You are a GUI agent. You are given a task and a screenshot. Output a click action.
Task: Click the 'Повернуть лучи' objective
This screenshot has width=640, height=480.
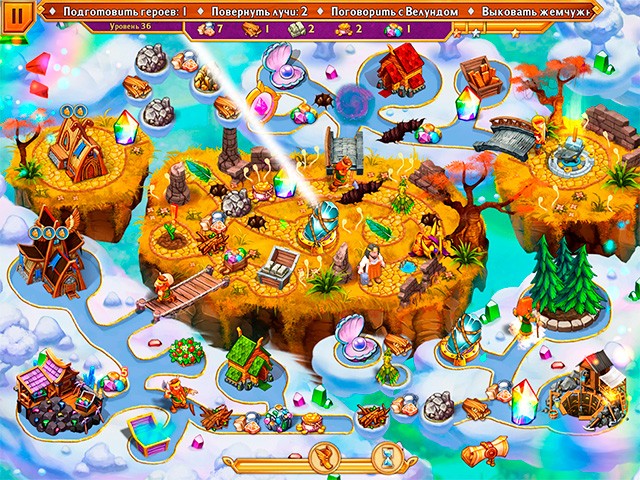(x=259, y=9)
